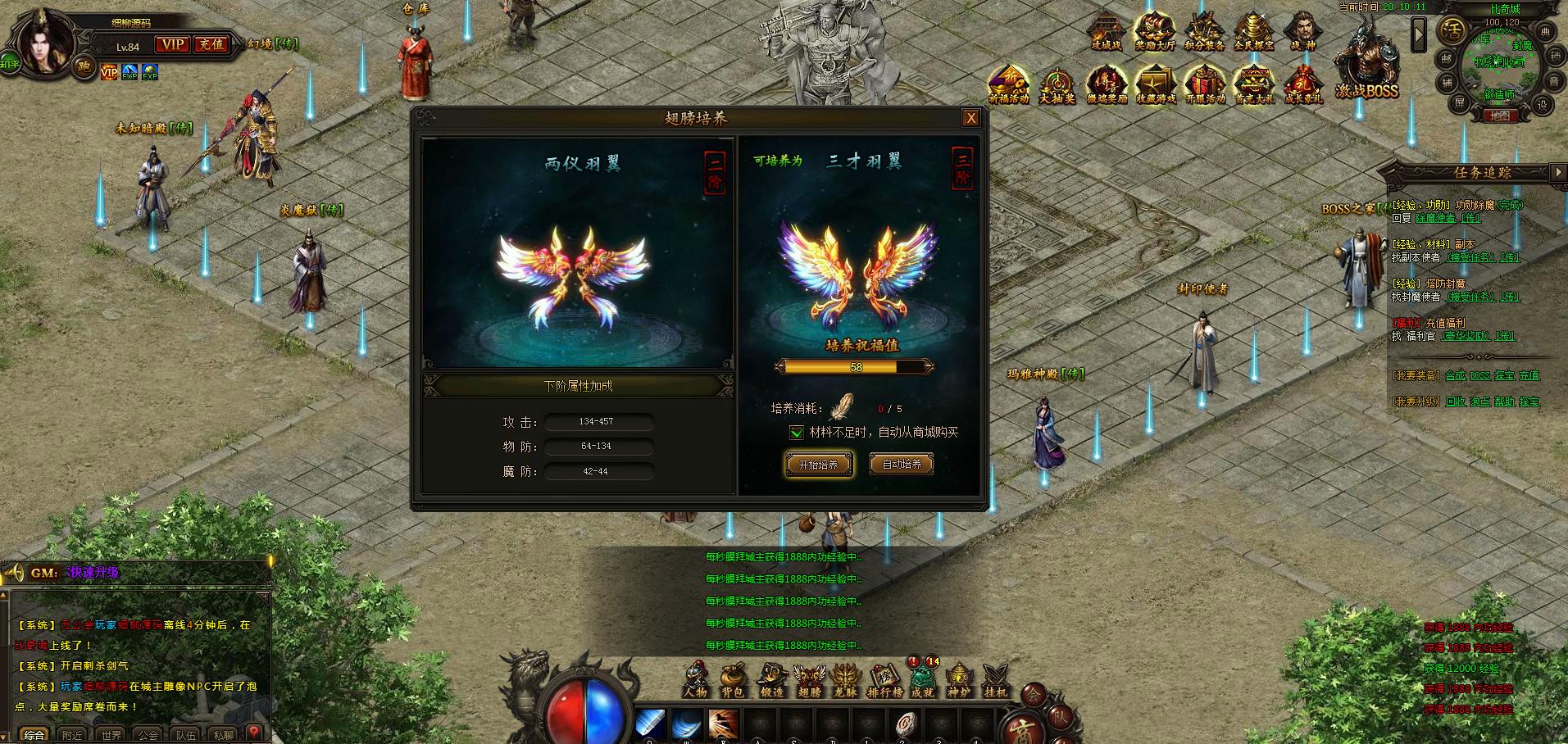This screenshot has width=1568, height=744.
Task: Open the 大抽奖 lottery icon
Action: pos(1057,82)
